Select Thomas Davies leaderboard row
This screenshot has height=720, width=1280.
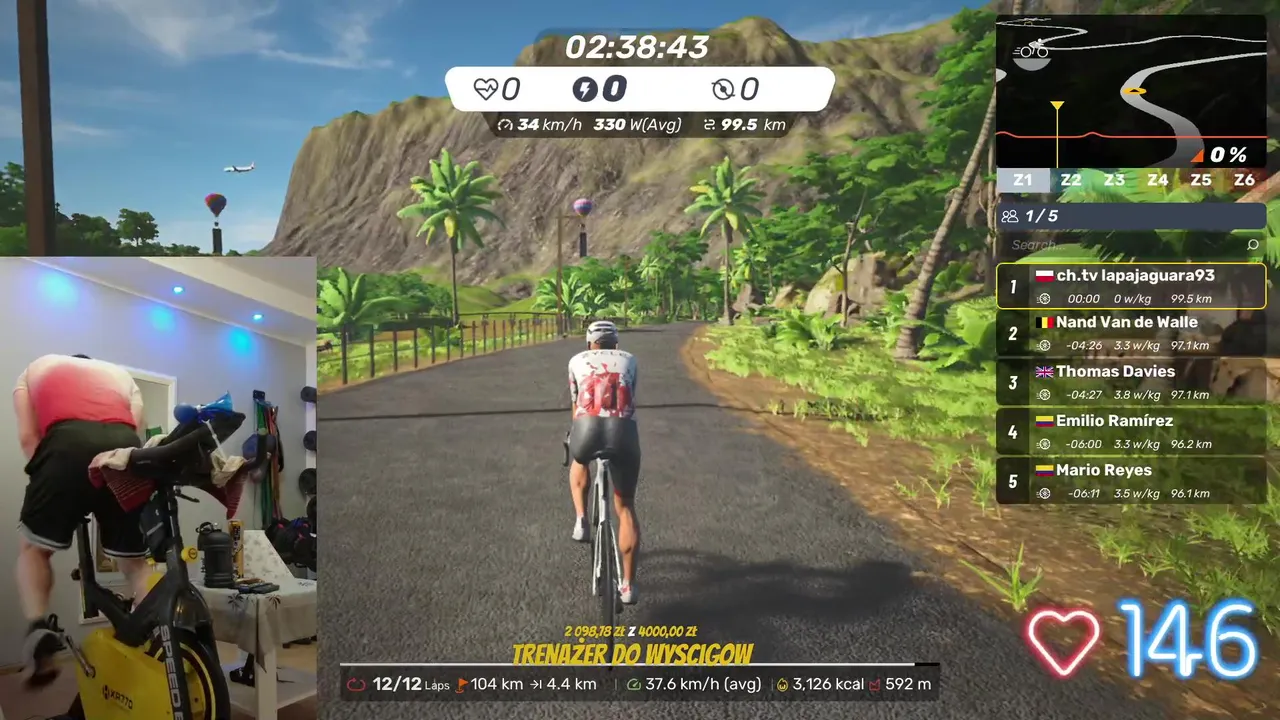click(1131, 382)
